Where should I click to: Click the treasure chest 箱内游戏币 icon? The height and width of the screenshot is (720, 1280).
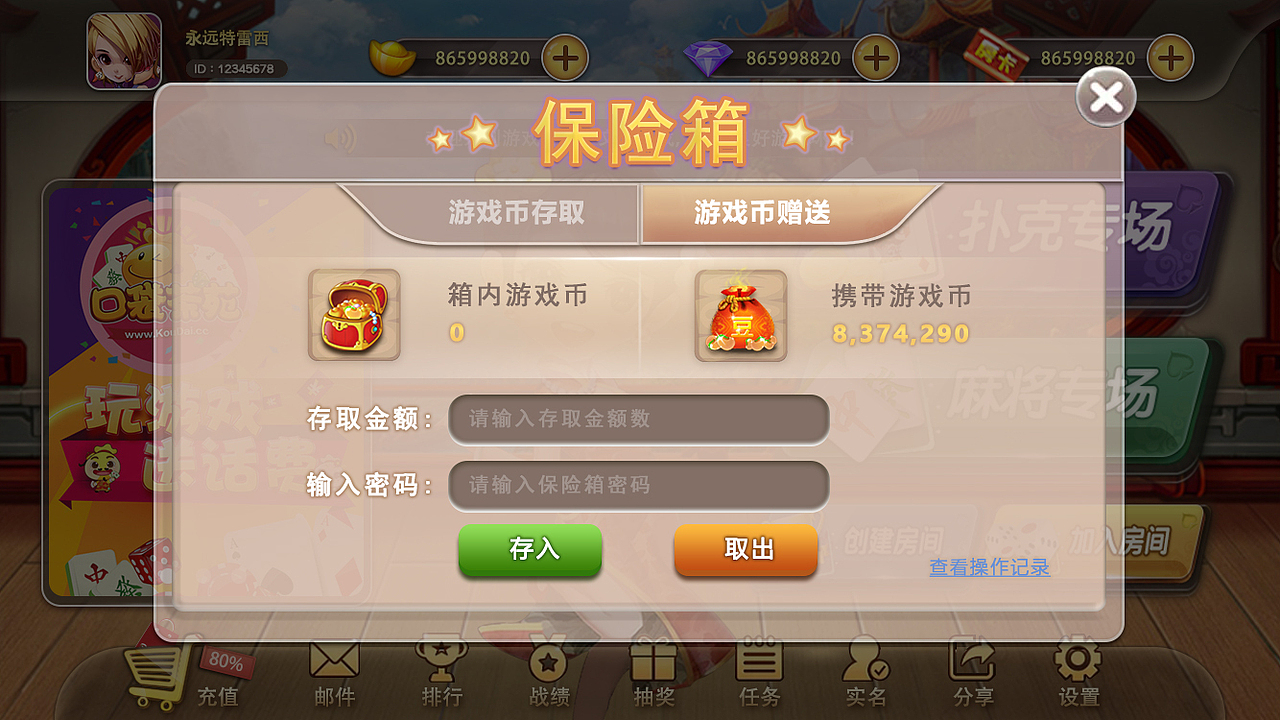pyautogui.click(x=355, y=315)
